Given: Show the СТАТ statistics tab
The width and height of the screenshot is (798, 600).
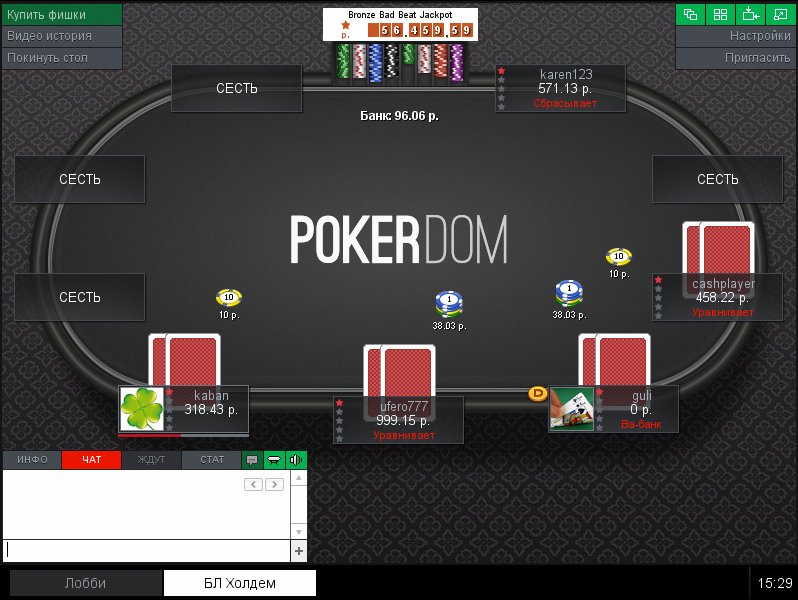Looking at the screenshot, I should (x=211, y=460).
